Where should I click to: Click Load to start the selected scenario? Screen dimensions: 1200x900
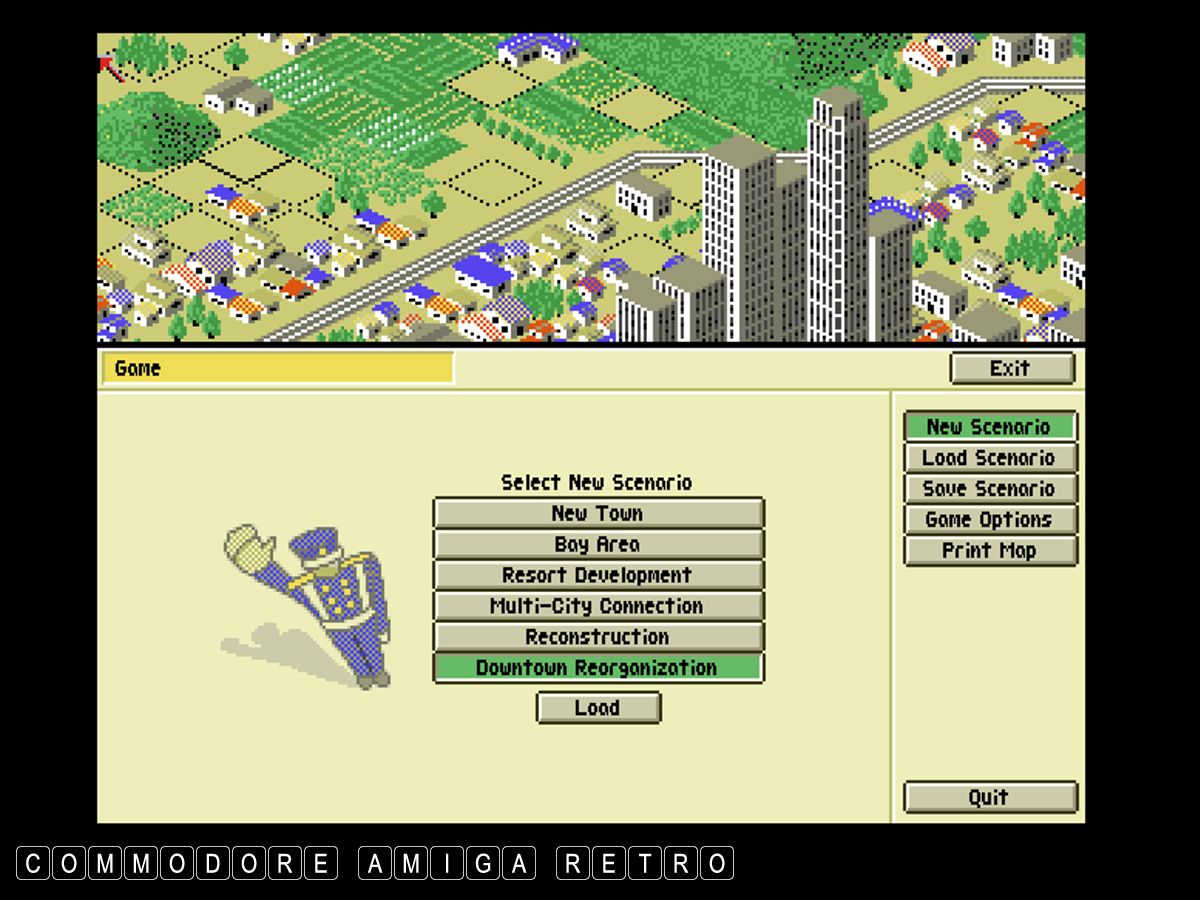tap(598, 708)
